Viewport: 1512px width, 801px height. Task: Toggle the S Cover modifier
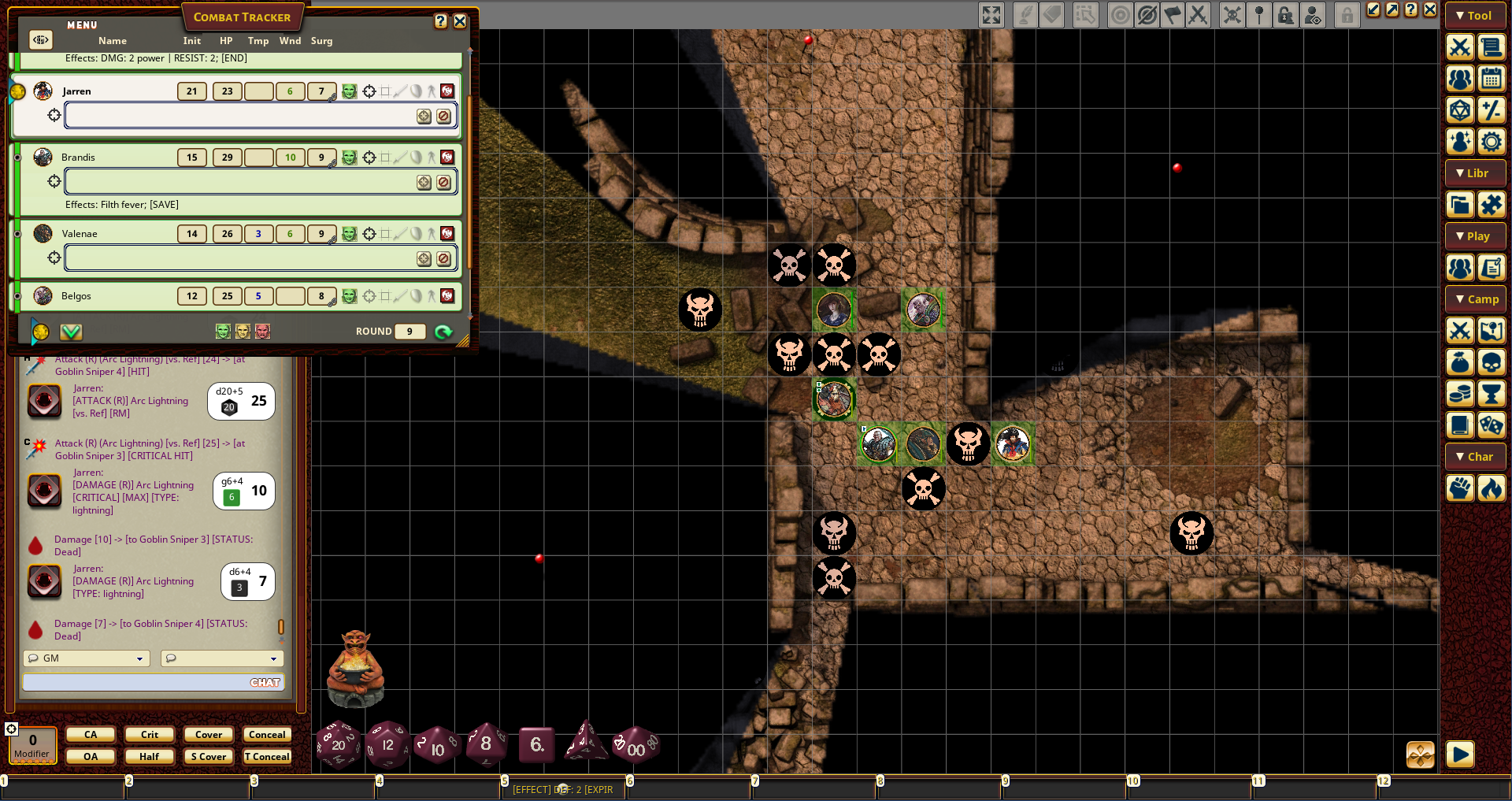pyautogui.click(x=209, y=757)
